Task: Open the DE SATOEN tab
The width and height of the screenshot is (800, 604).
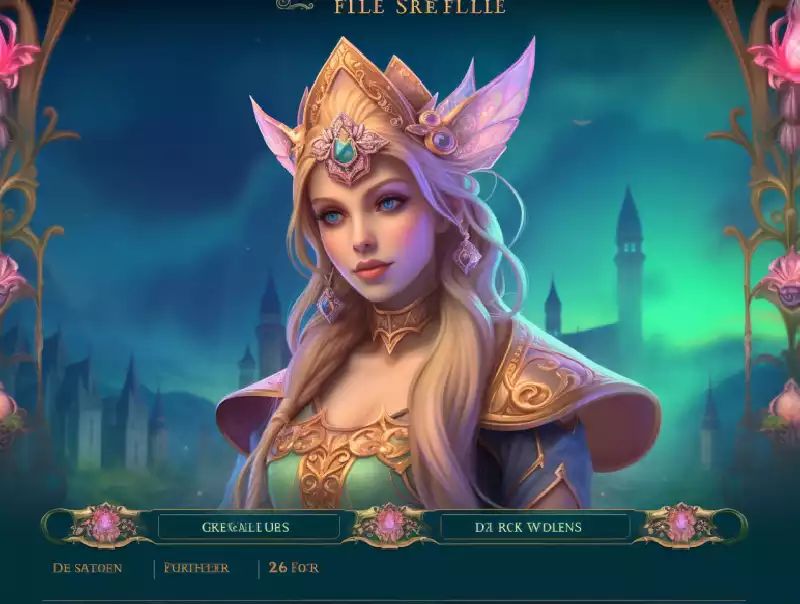Action: (x=88, y=568)
